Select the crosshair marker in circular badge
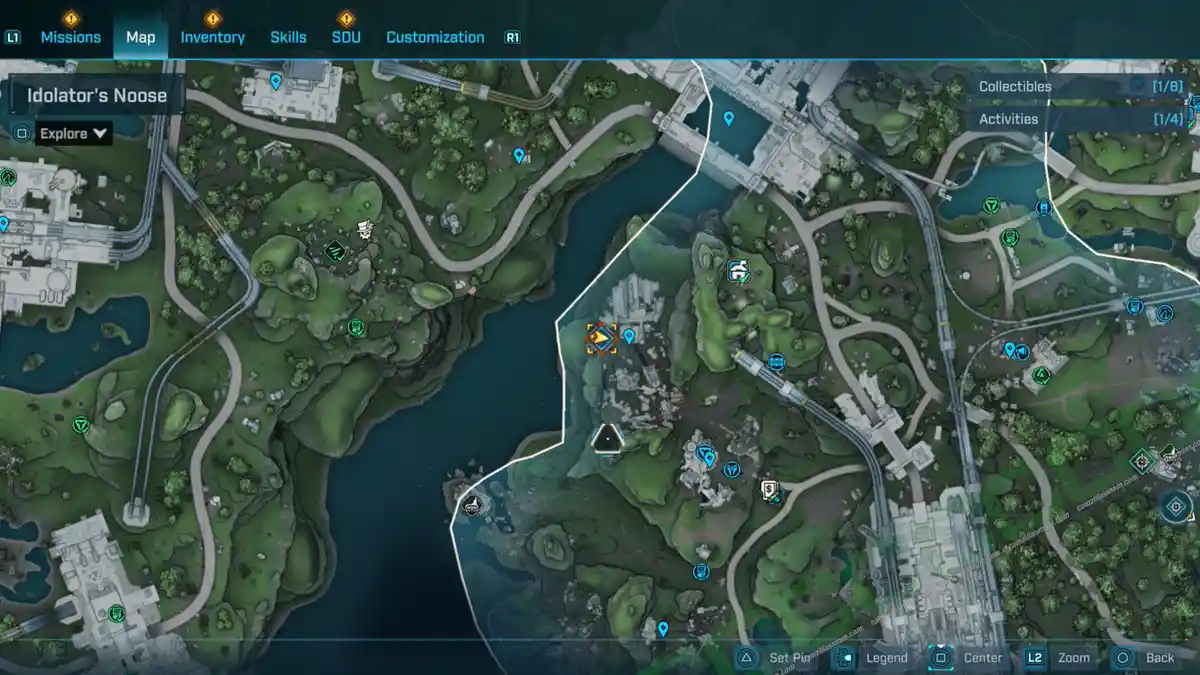The height and width of the screenshot is (675, 1200). point(1177,506)
